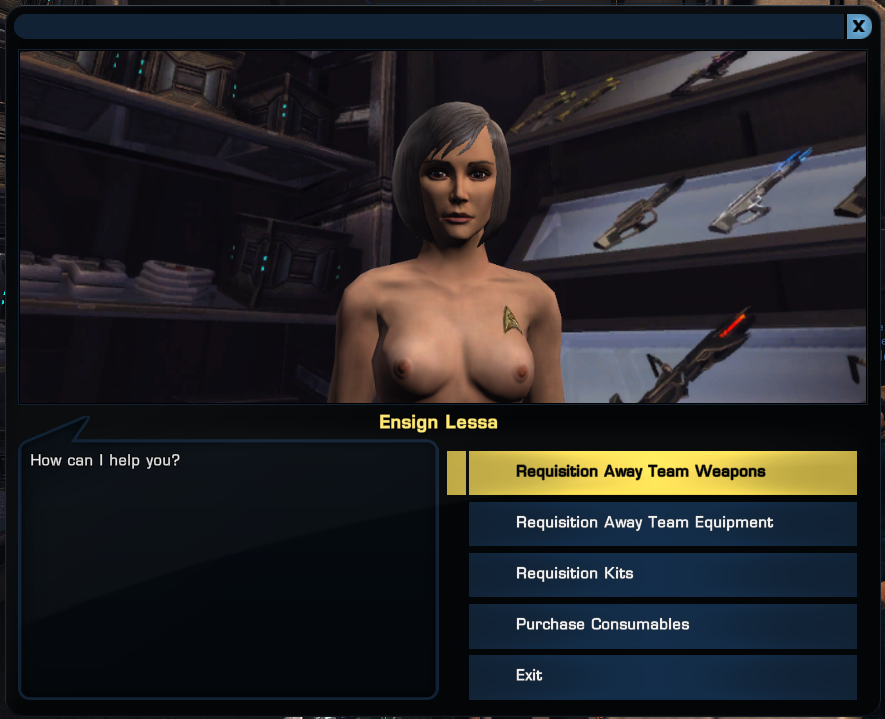Exit the vendor dialogue
885x719 pixels.
(x=662, y=676)
